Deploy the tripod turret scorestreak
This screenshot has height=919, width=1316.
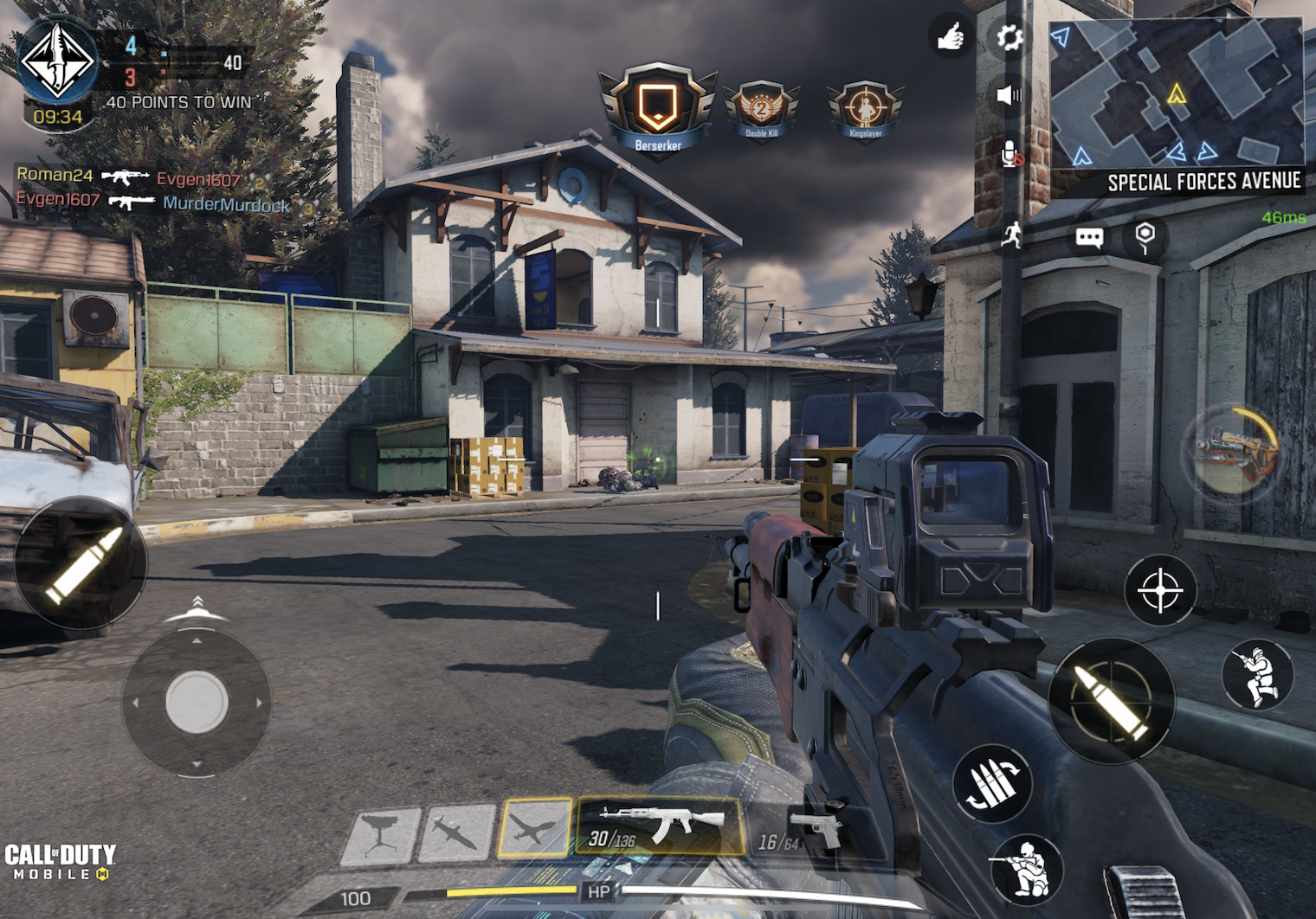tap(379, 836)
